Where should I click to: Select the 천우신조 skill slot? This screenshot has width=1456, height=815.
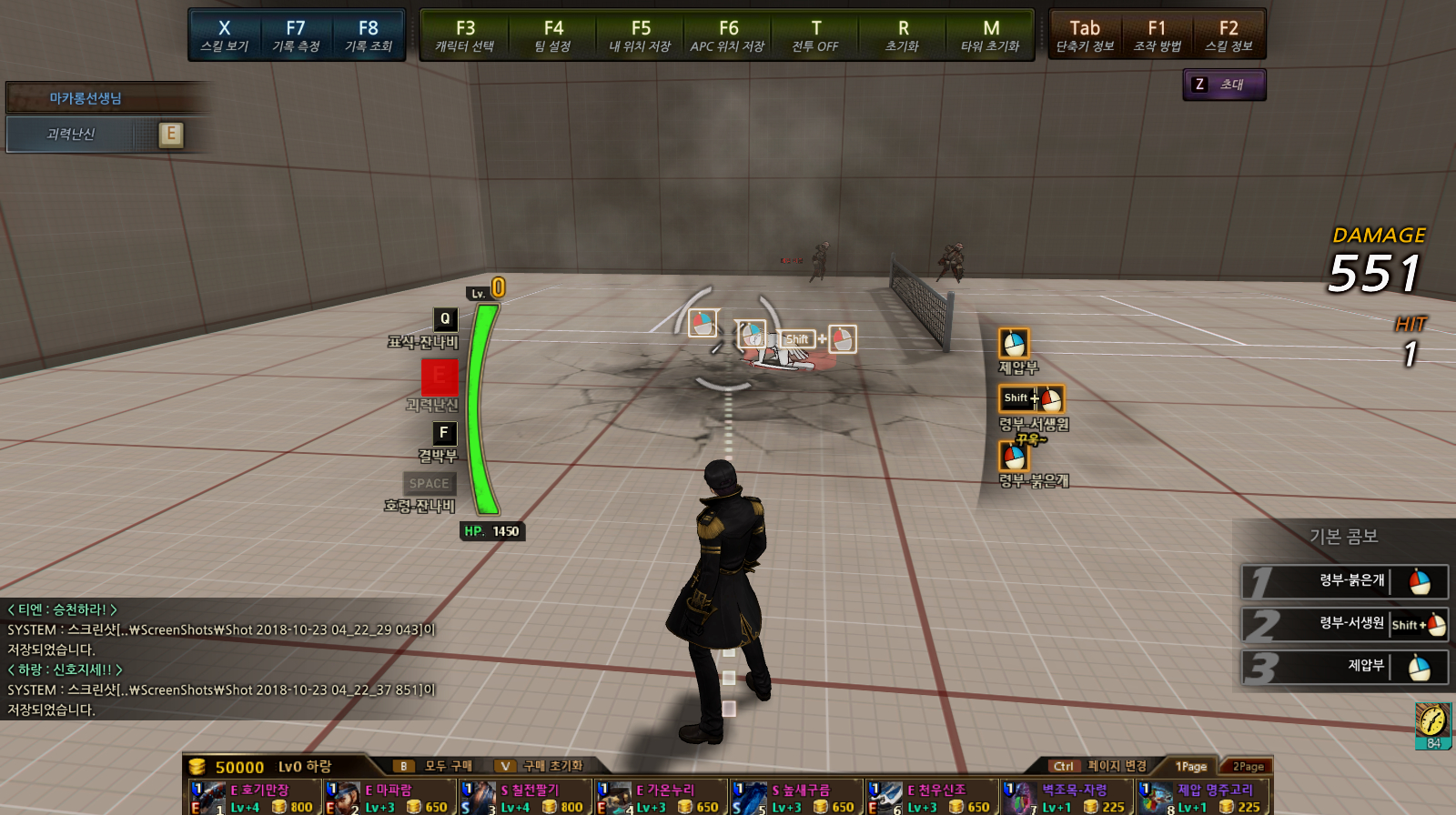931,798
